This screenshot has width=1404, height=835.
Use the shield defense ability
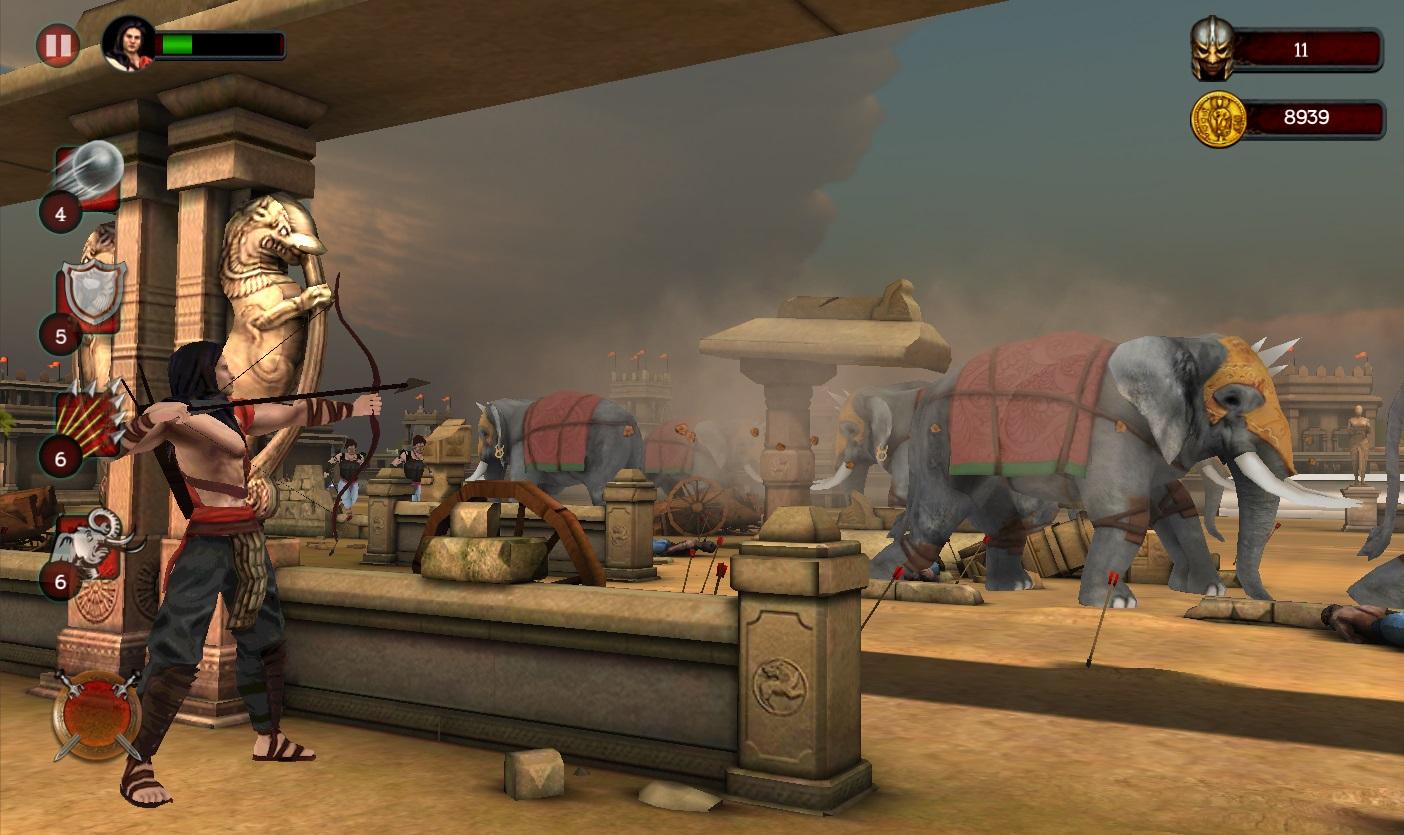(x=91, y=295)
